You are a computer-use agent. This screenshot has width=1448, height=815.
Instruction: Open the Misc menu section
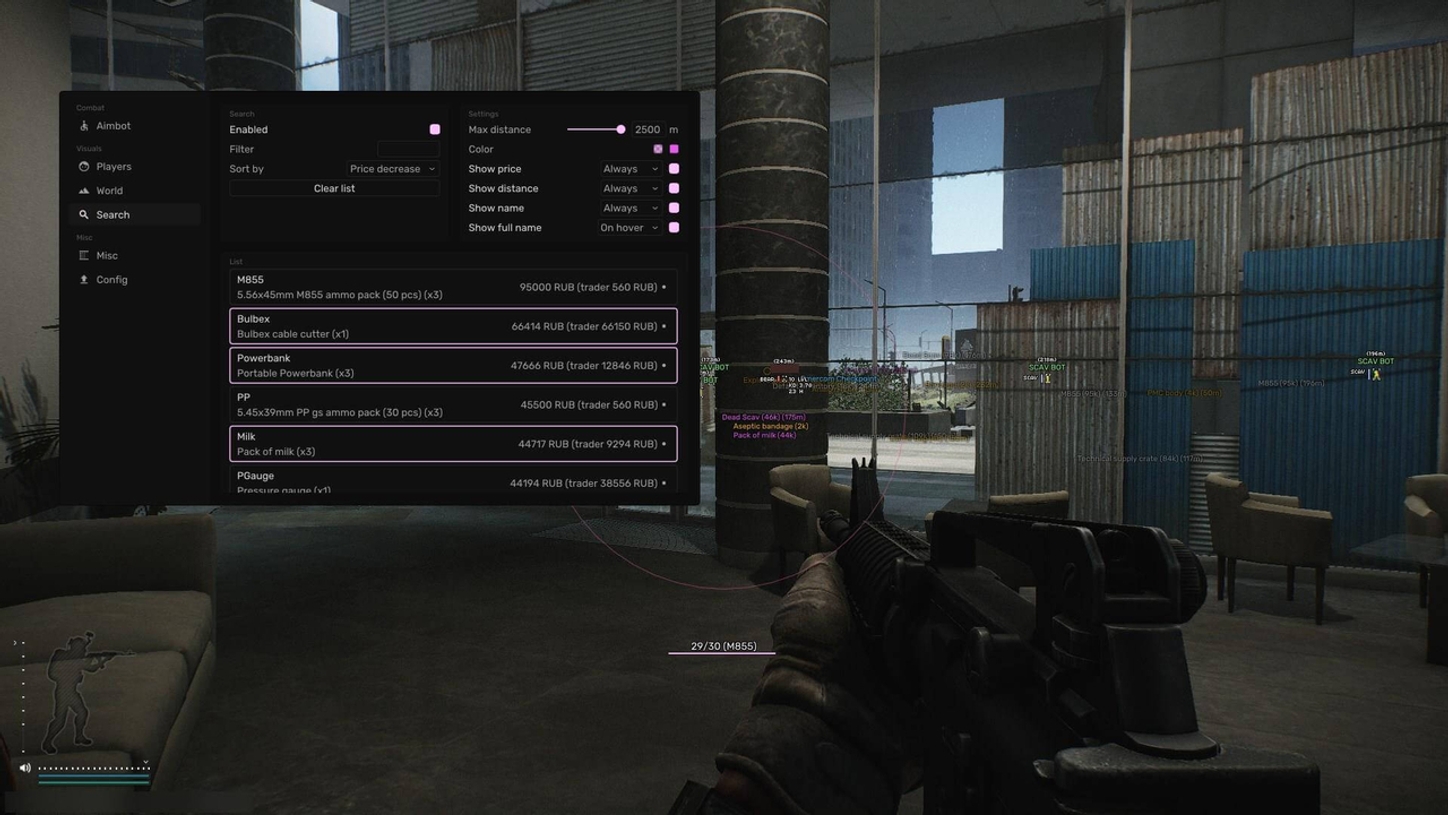(x=106, y=255)
